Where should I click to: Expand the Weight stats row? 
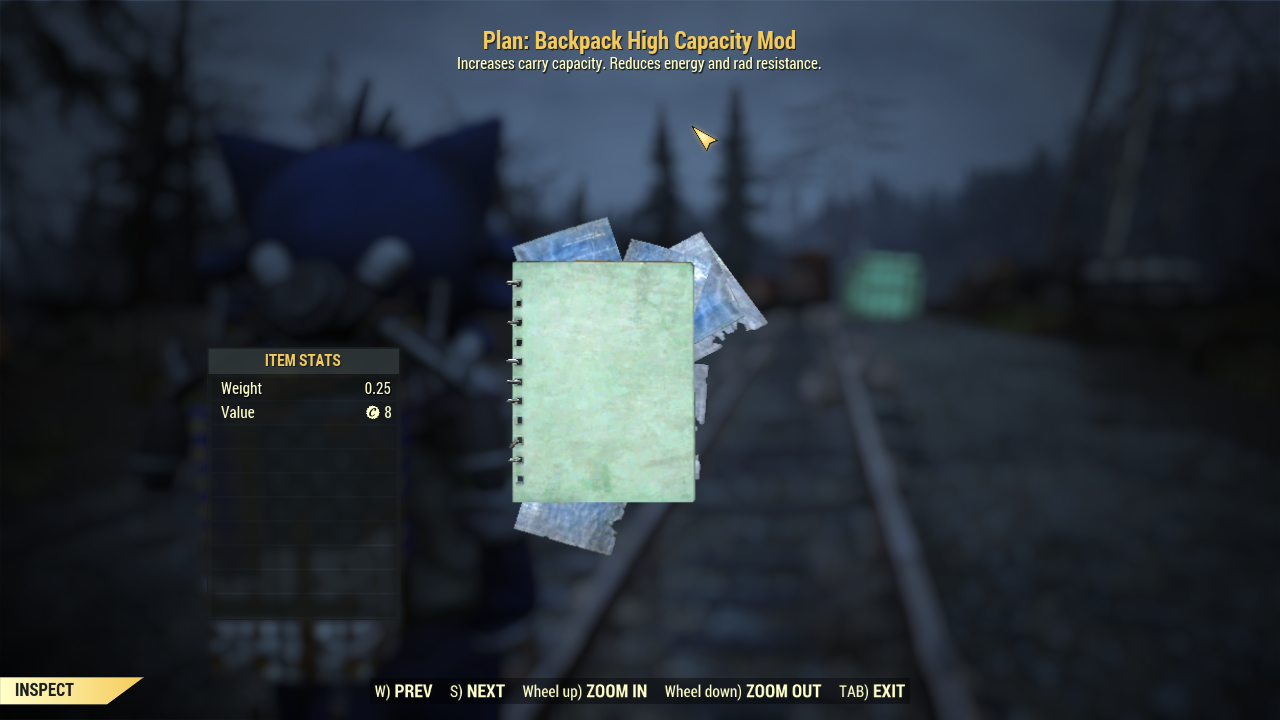pos(303,388)
